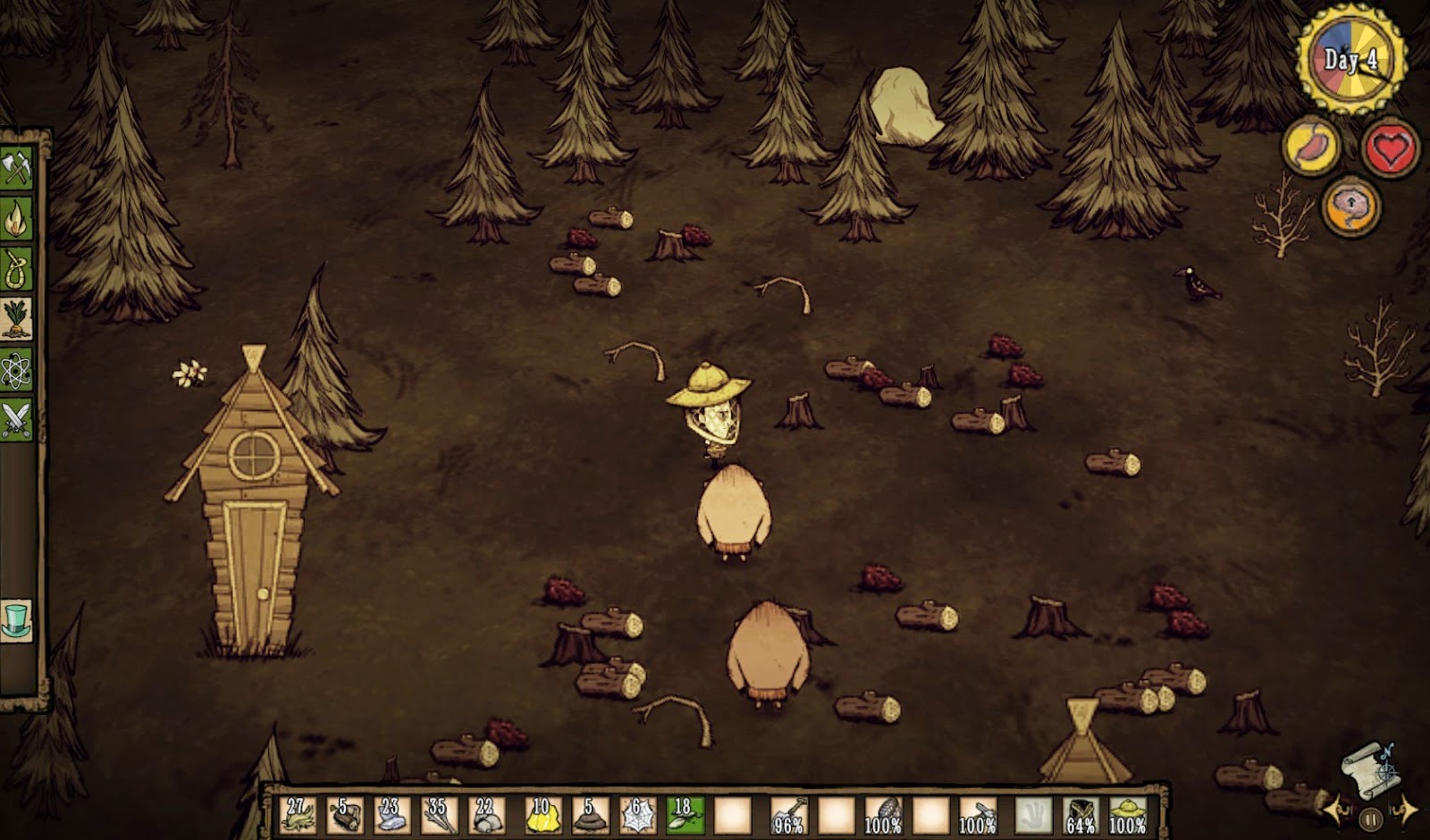Select the green seeds slot with 18
The image size is (1430, 840).
pos(685,815)
